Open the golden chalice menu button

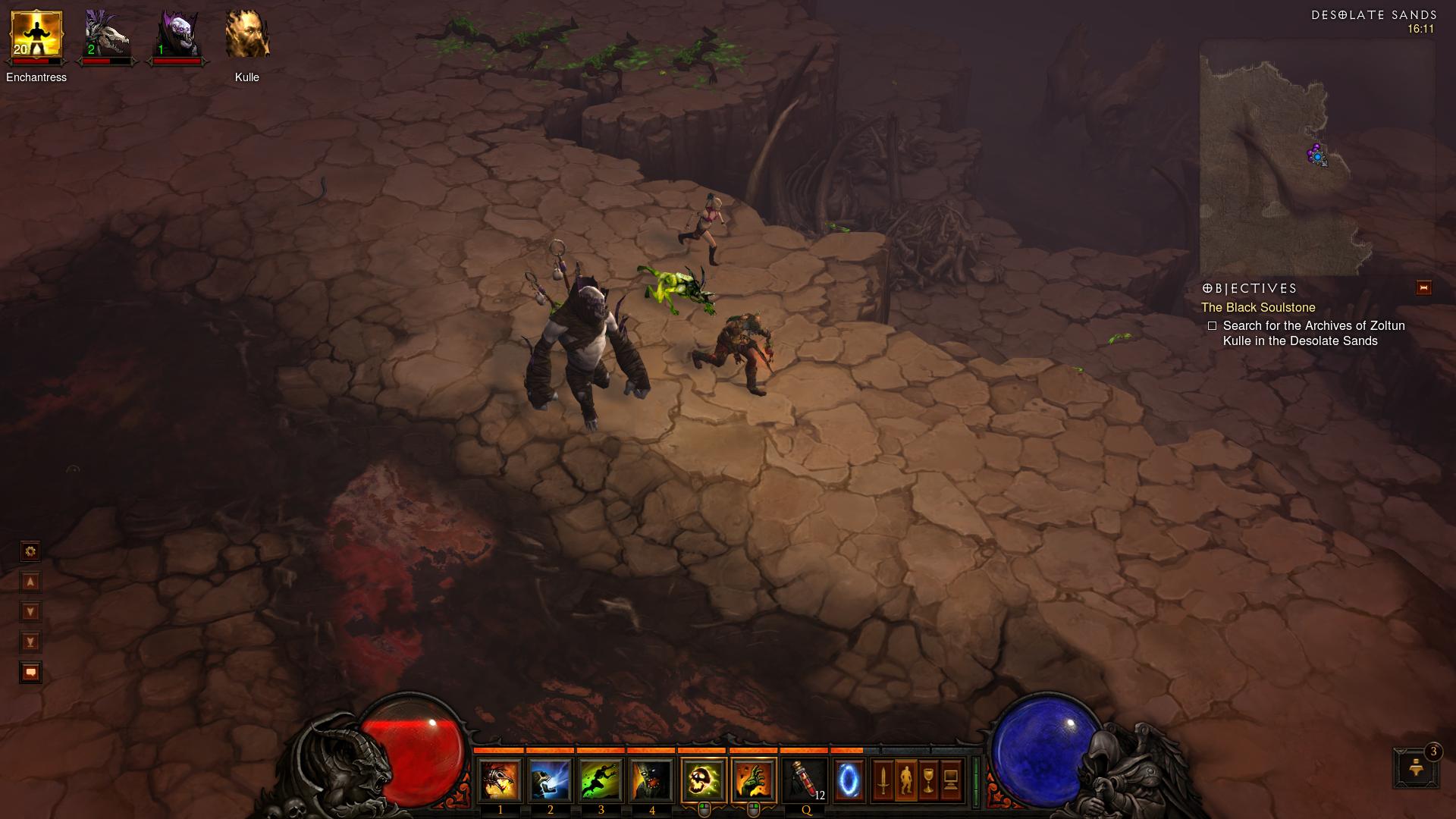[x=928, y=780]
